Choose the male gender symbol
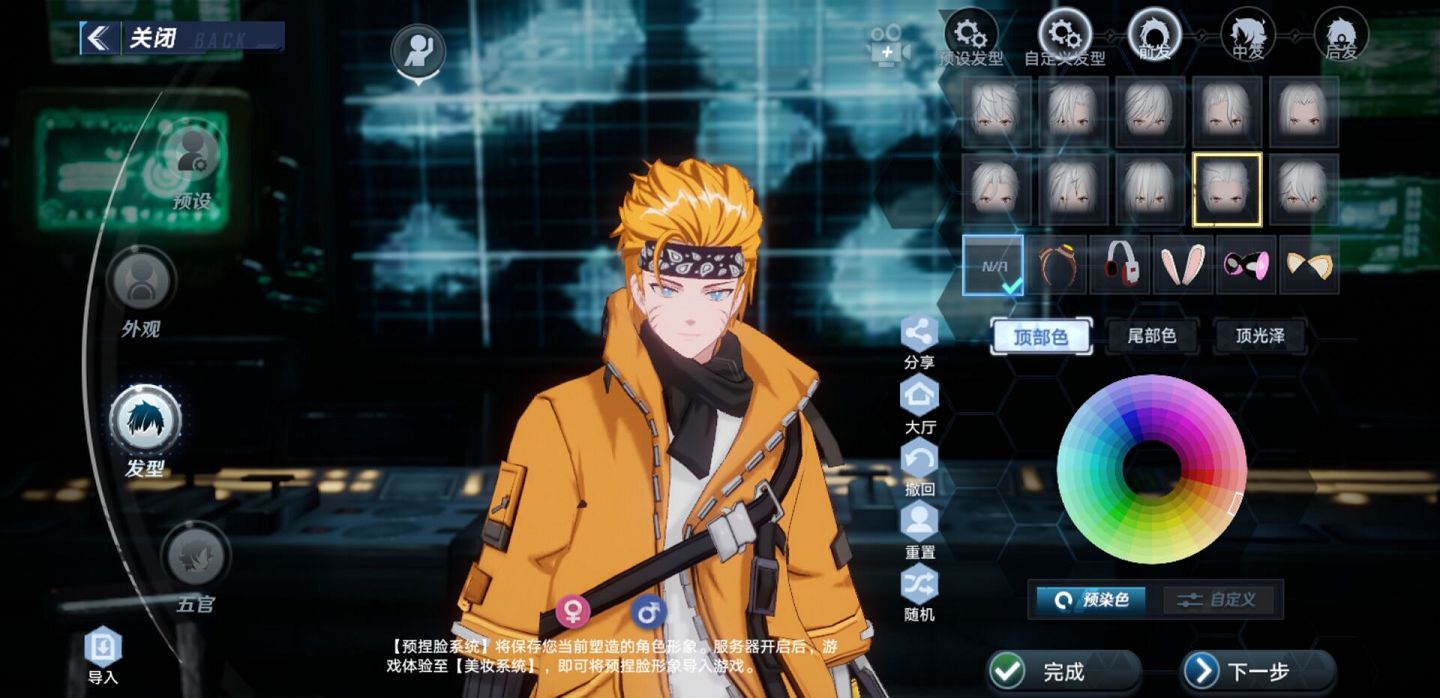 [648, 610]
